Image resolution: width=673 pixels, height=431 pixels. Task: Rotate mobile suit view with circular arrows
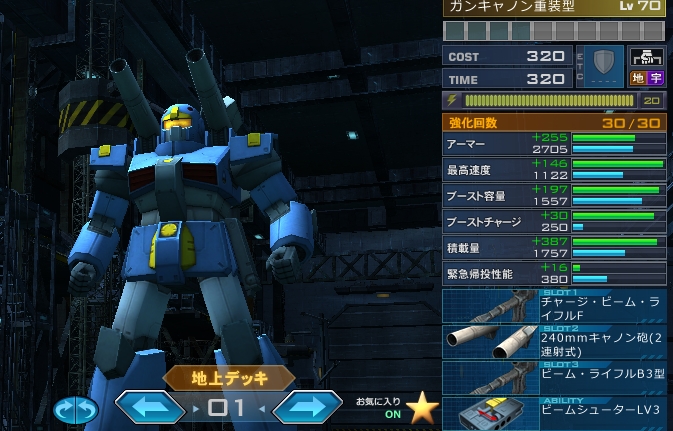click(77, 409)
